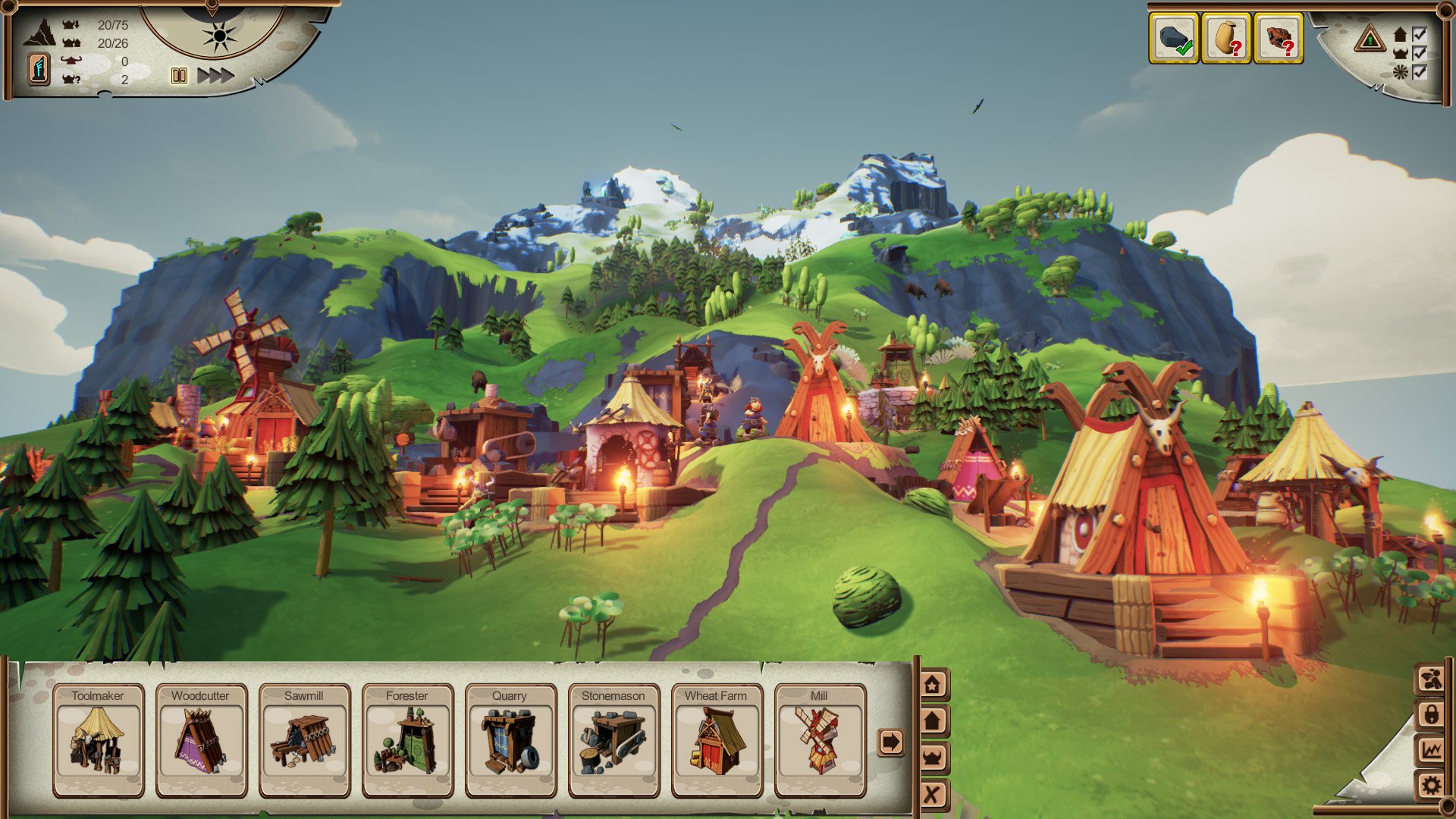Pause the game with the pause button
This screenshot has width=1456, height=819.
[x=177, y=75]
